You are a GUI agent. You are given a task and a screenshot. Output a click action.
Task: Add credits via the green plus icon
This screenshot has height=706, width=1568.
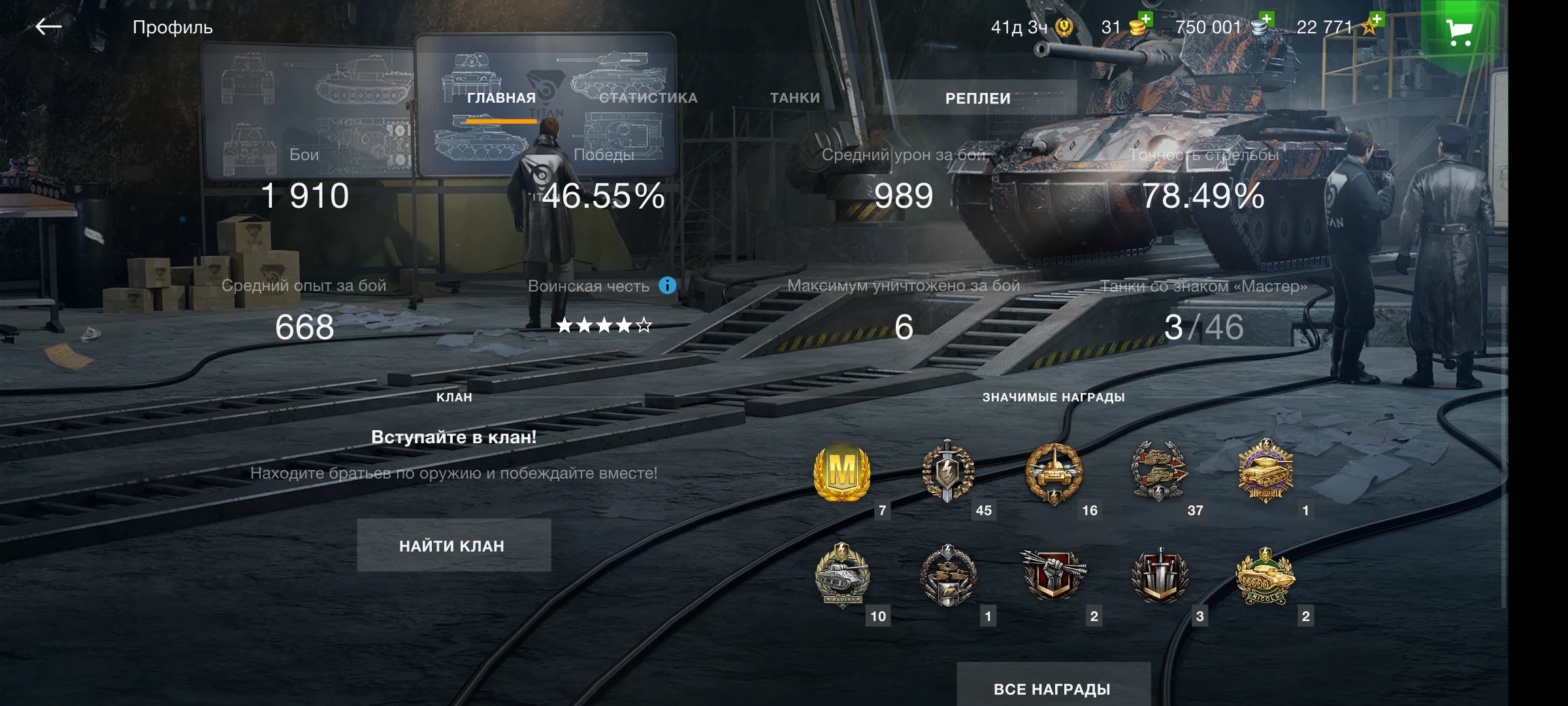tap(1266, 18)
